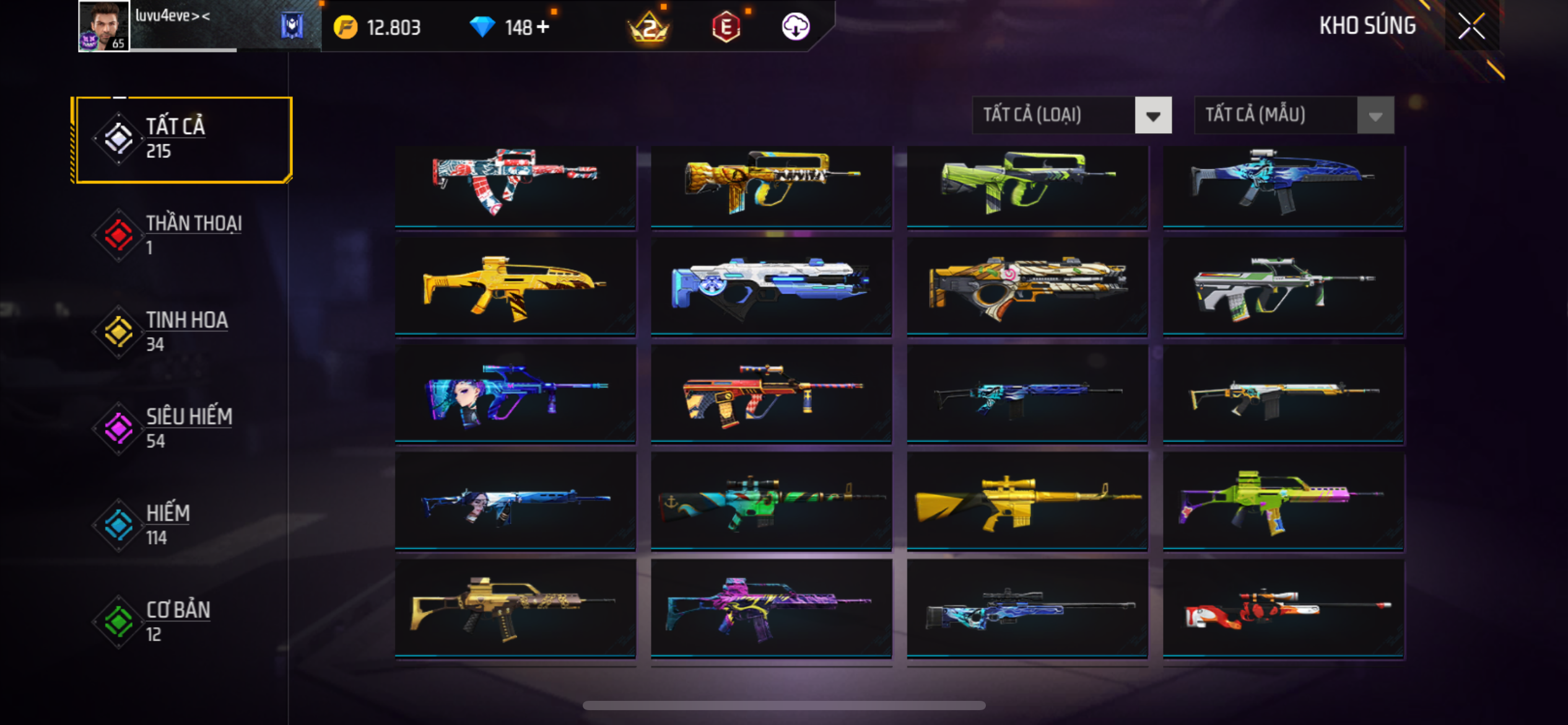Screen dimensions: 1568x725
Task: Choose the anime girl AUG skin
Action: [515, 394]
